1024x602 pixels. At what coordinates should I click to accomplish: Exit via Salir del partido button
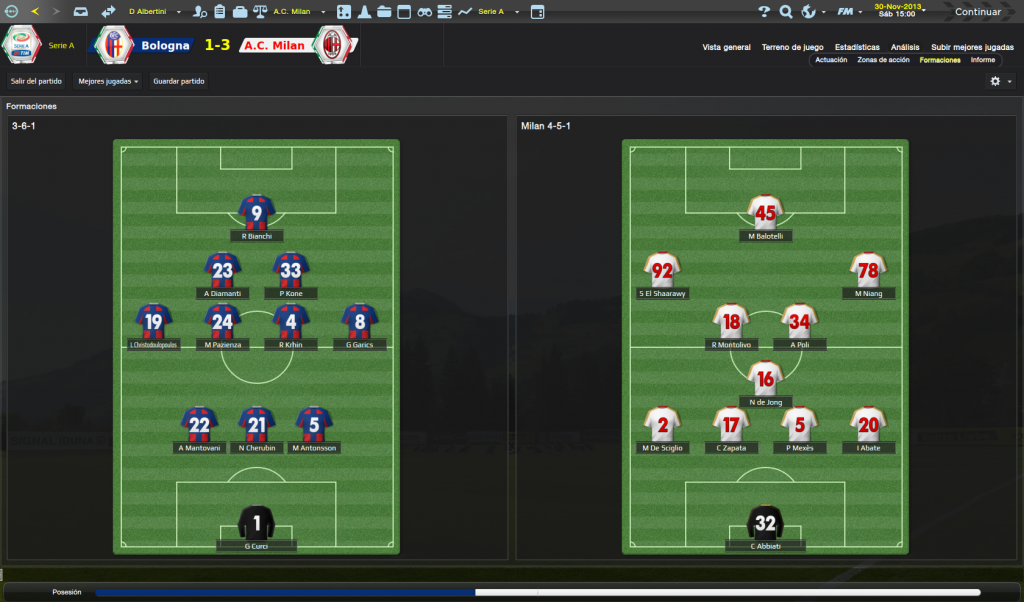[37, 81]
